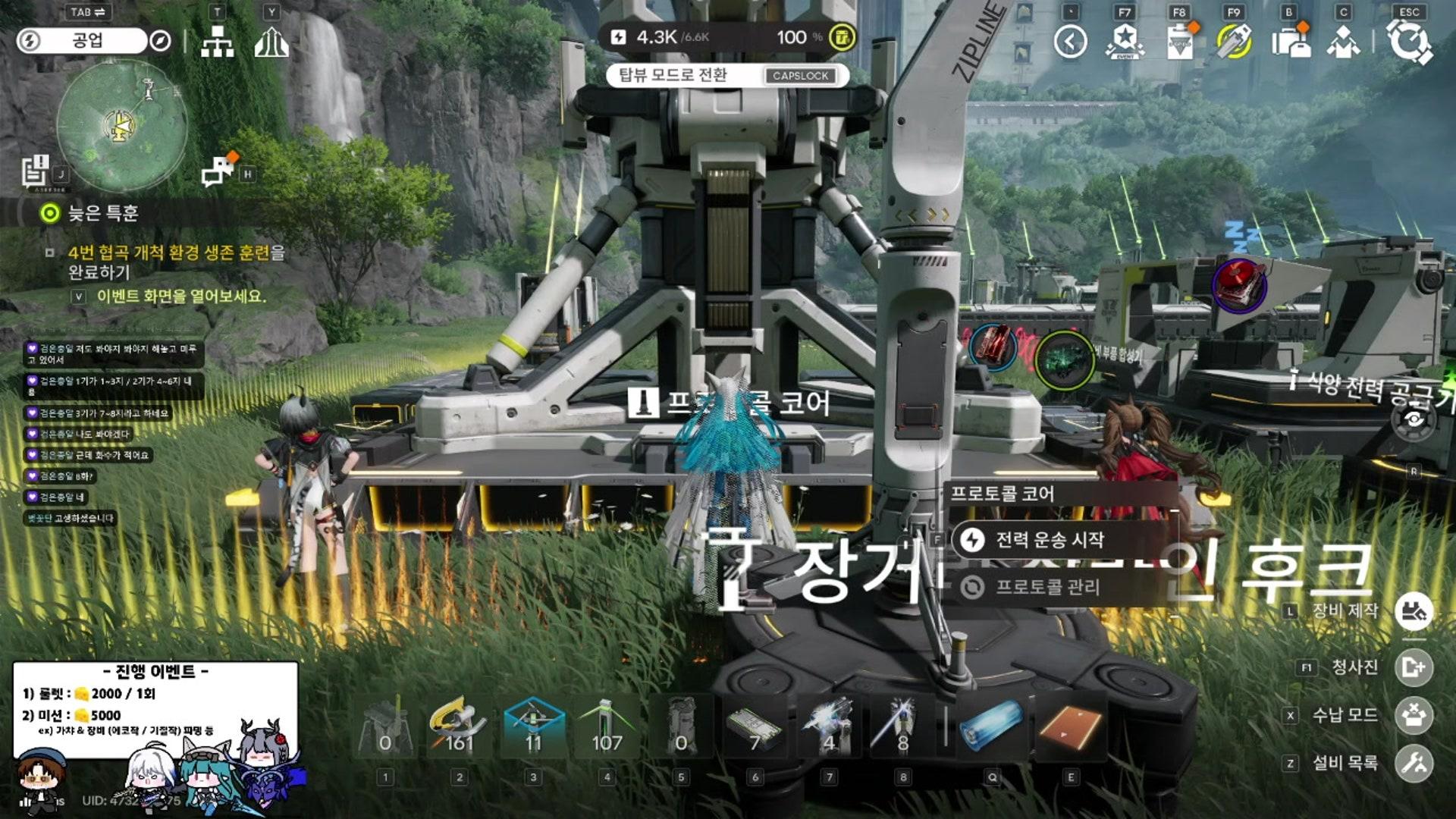Viewport: 1456px width, 819px height.
Task: Click the circular minimap
Action: (122, 127)
